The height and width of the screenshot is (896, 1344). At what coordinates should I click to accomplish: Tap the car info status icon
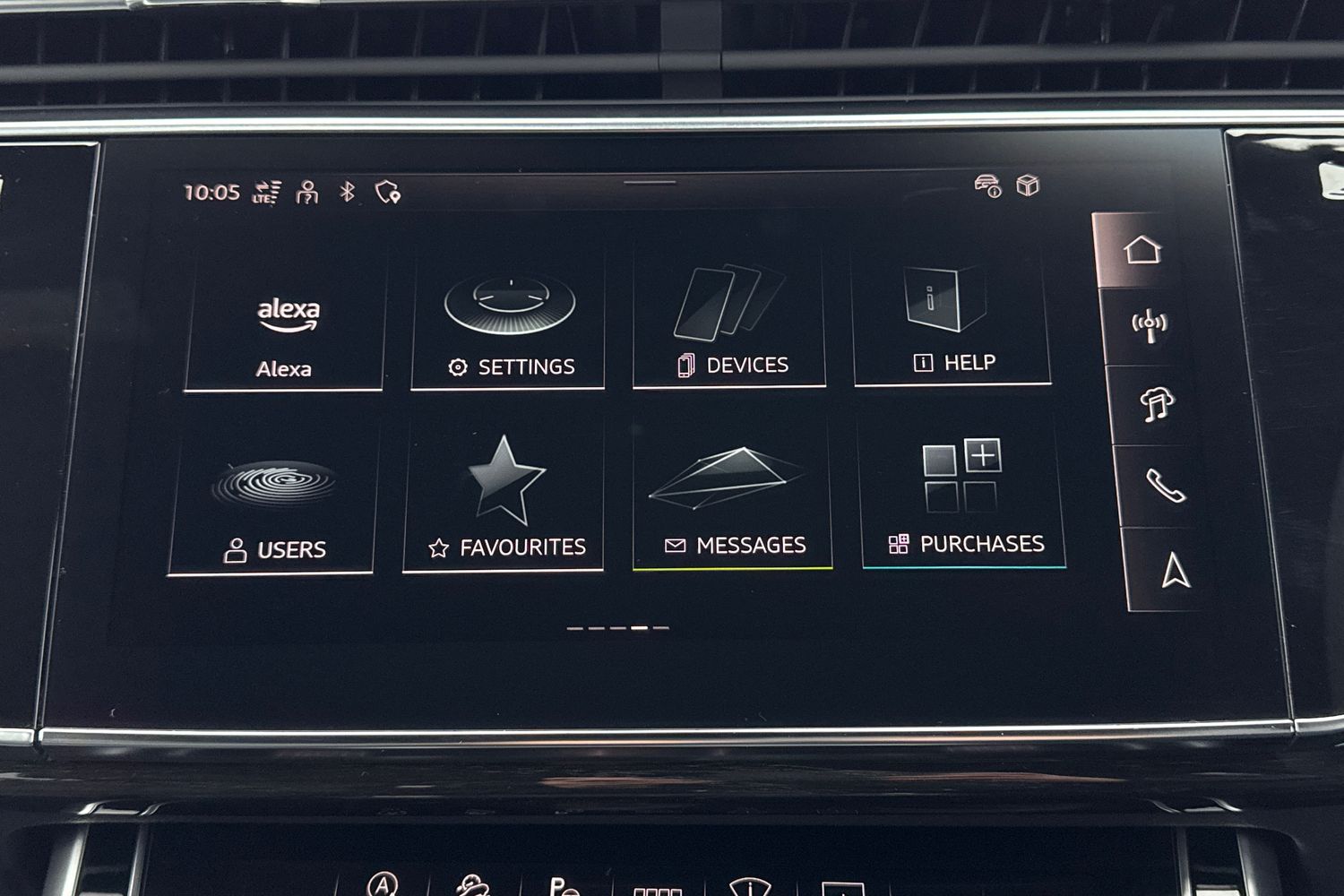tap(987, 185)
